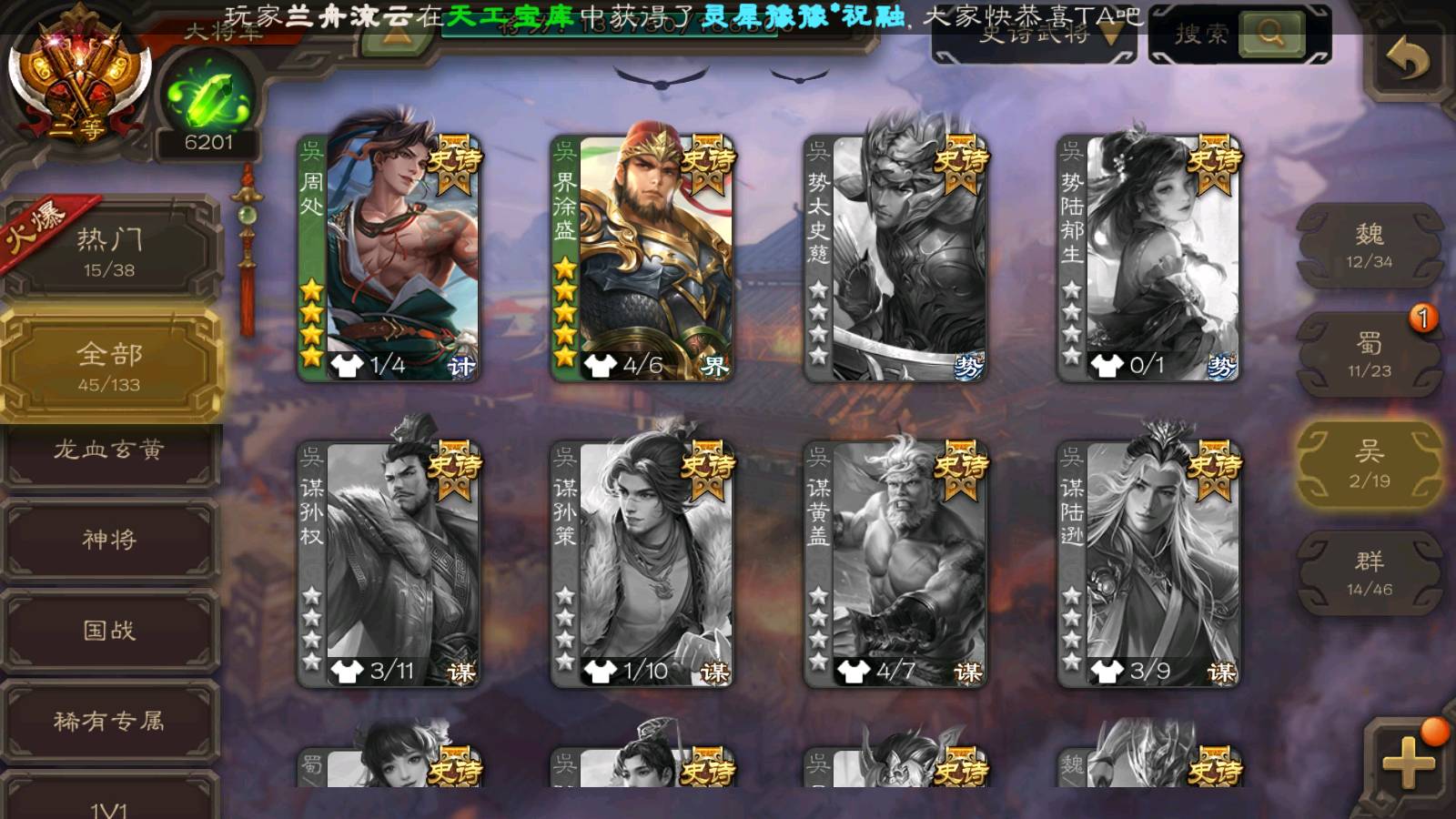Open the 谋陆逊 hero card
The width and height of the screenshot is (1456, 819).
pyautogui.click(x=1148, y=564)
